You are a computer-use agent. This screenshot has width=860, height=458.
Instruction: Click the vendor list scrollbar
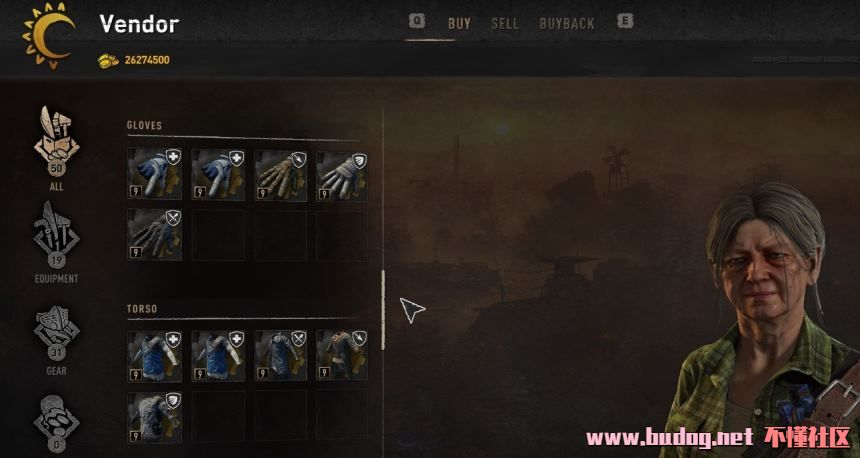point(384,309)
